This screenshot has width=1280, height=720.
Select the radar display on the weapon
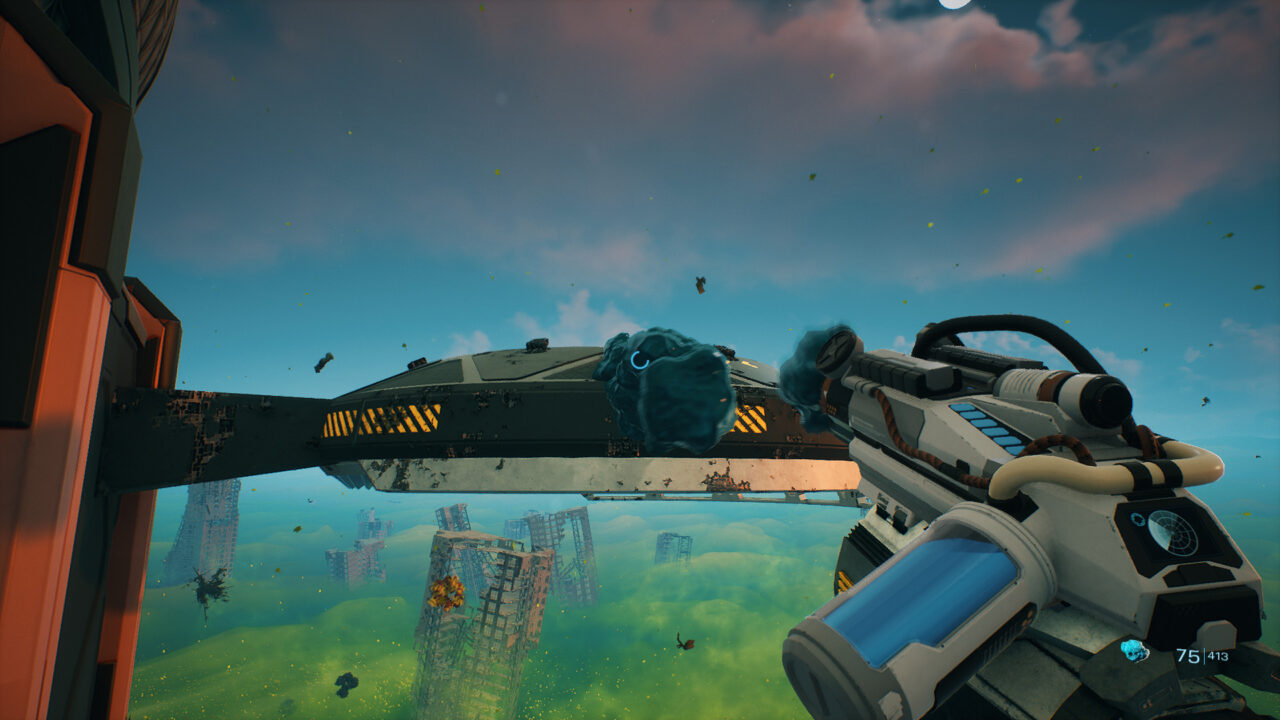(x=1172, y=532)
